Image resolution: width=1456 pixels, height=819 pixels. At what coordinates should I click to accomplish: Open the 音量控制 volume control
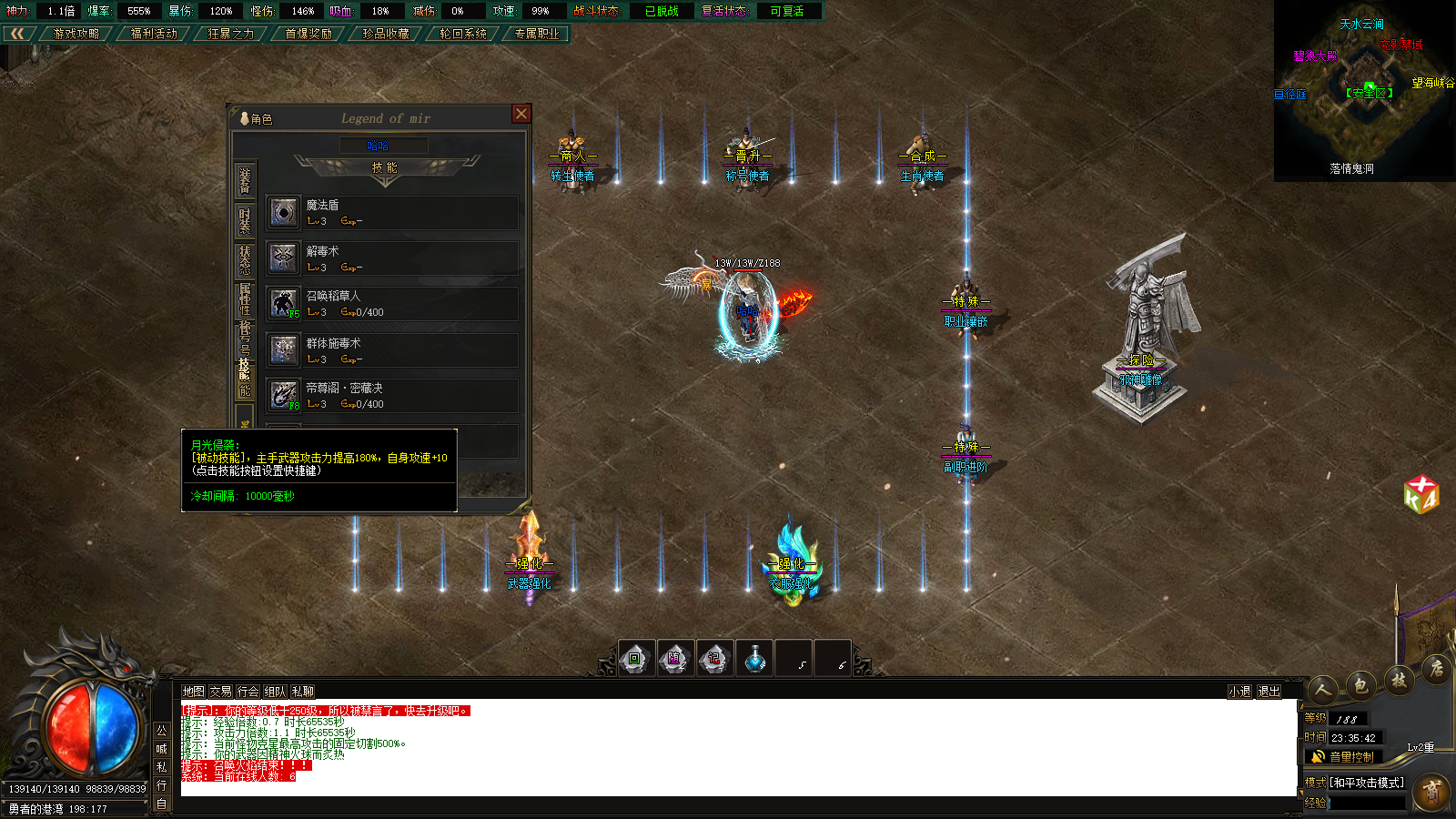pos(1343,757)
